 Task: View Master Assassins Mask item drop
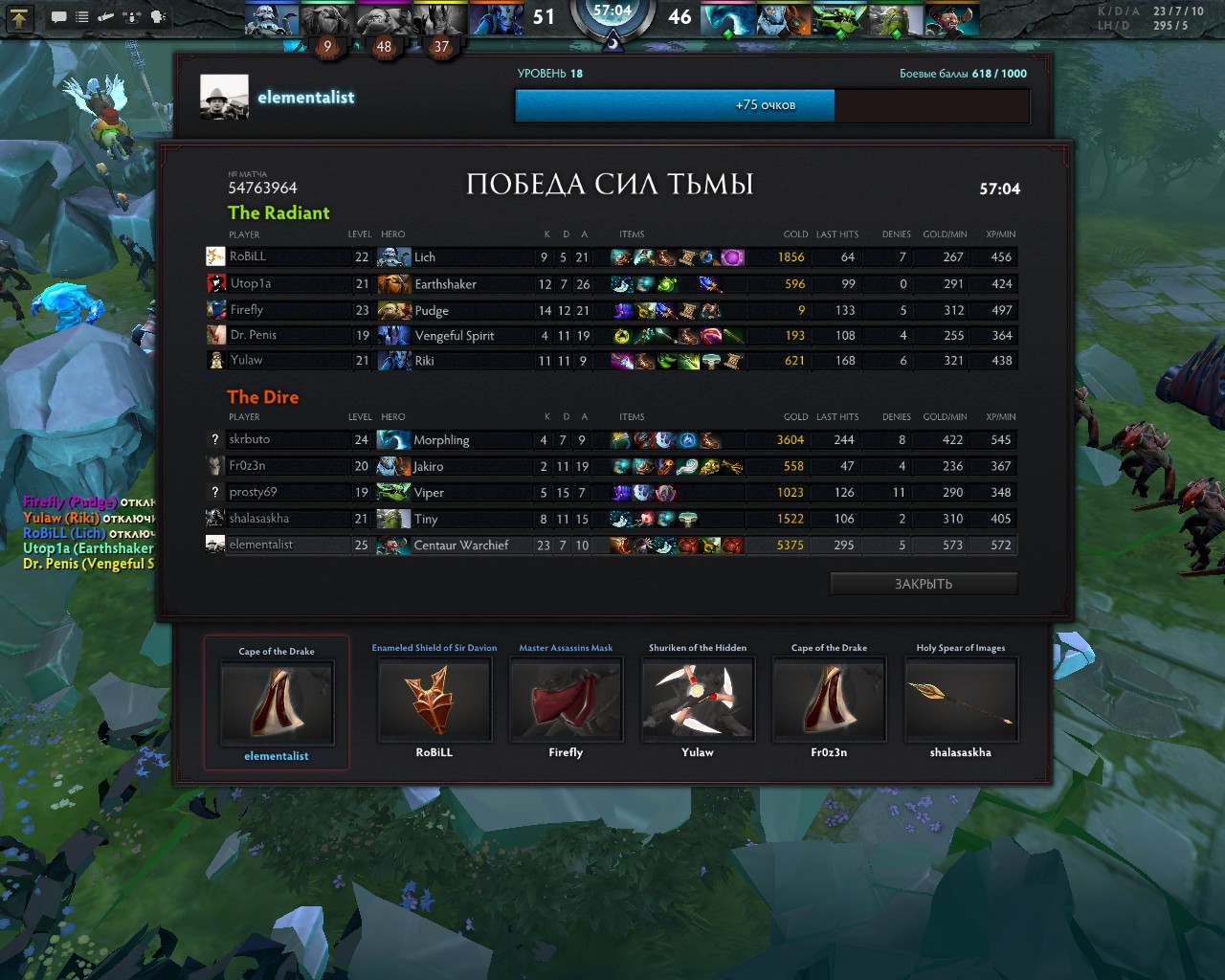[x=566, y=701]
